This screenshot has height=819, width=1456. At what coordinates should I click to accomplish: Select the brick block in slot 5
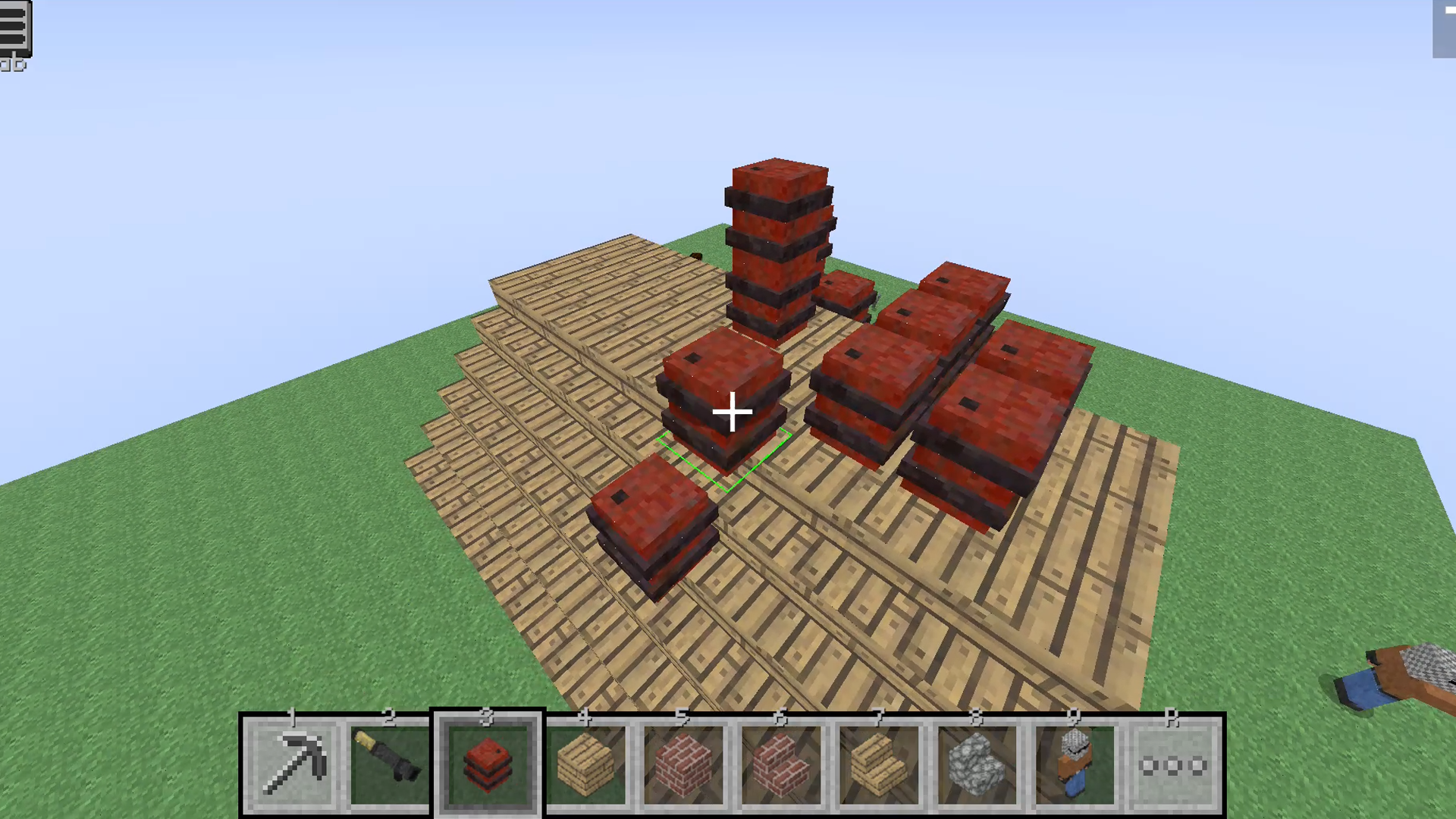point(684,762)
